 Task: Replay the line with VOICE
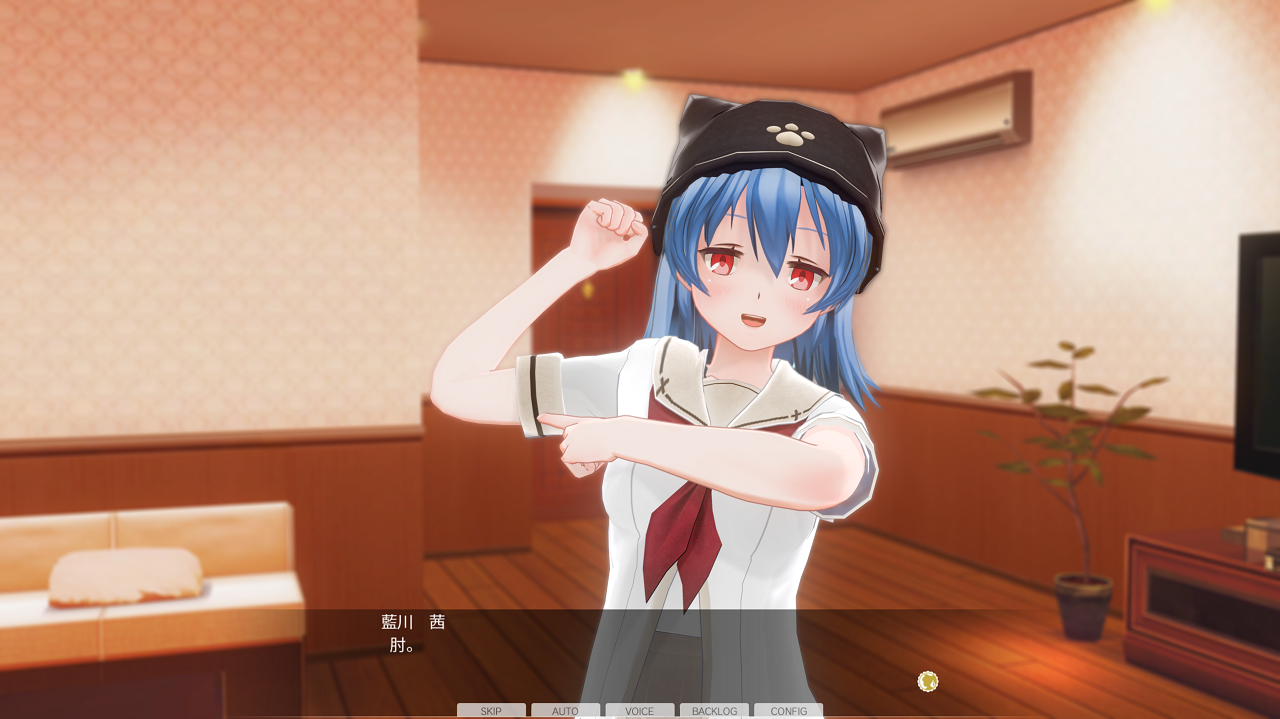(x=640, y=711)
